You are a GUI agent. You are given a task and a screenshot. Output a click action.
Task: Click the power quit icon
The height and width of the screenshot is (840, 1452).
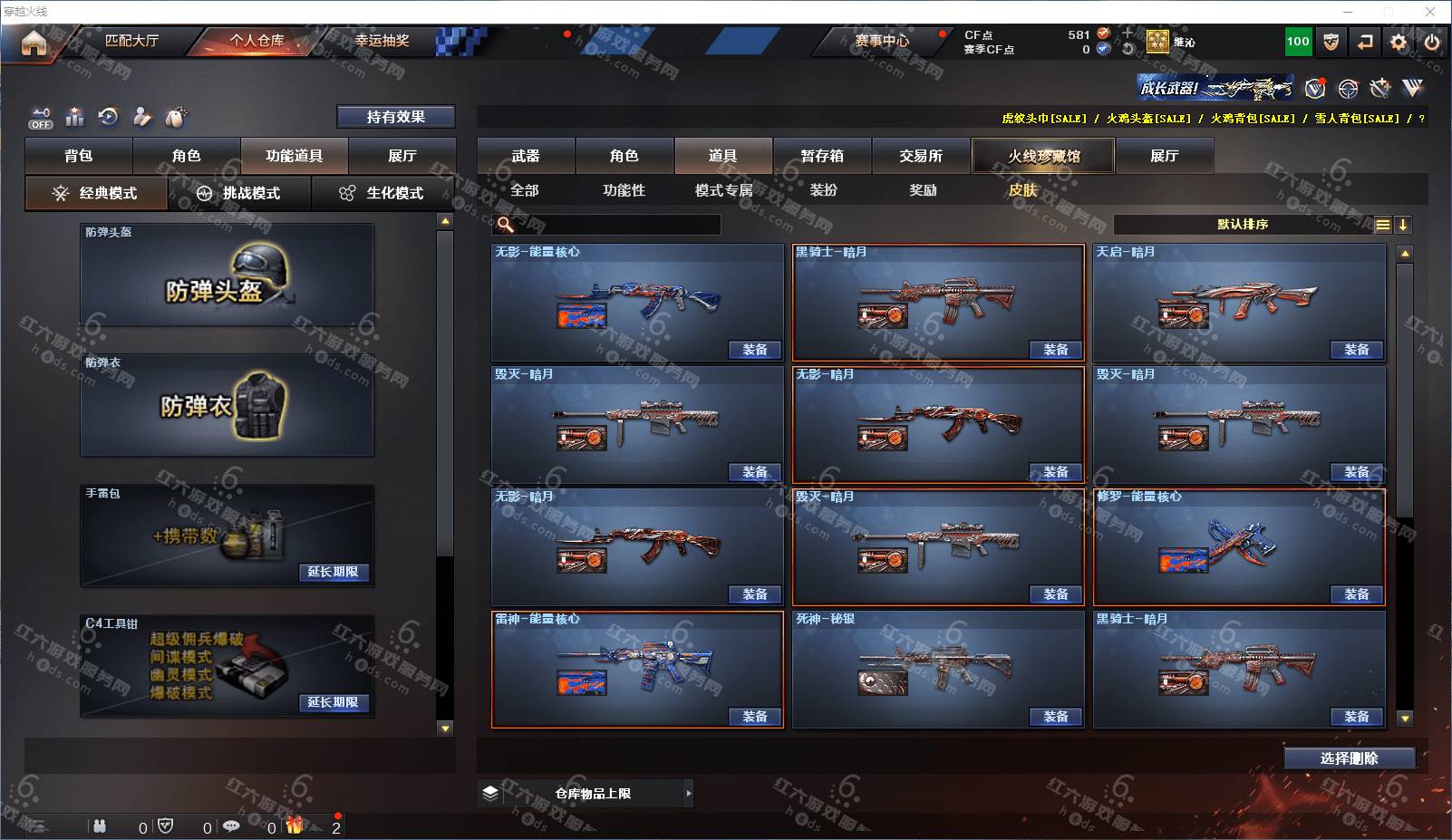pyautogui.click(x=1432, y=42)
